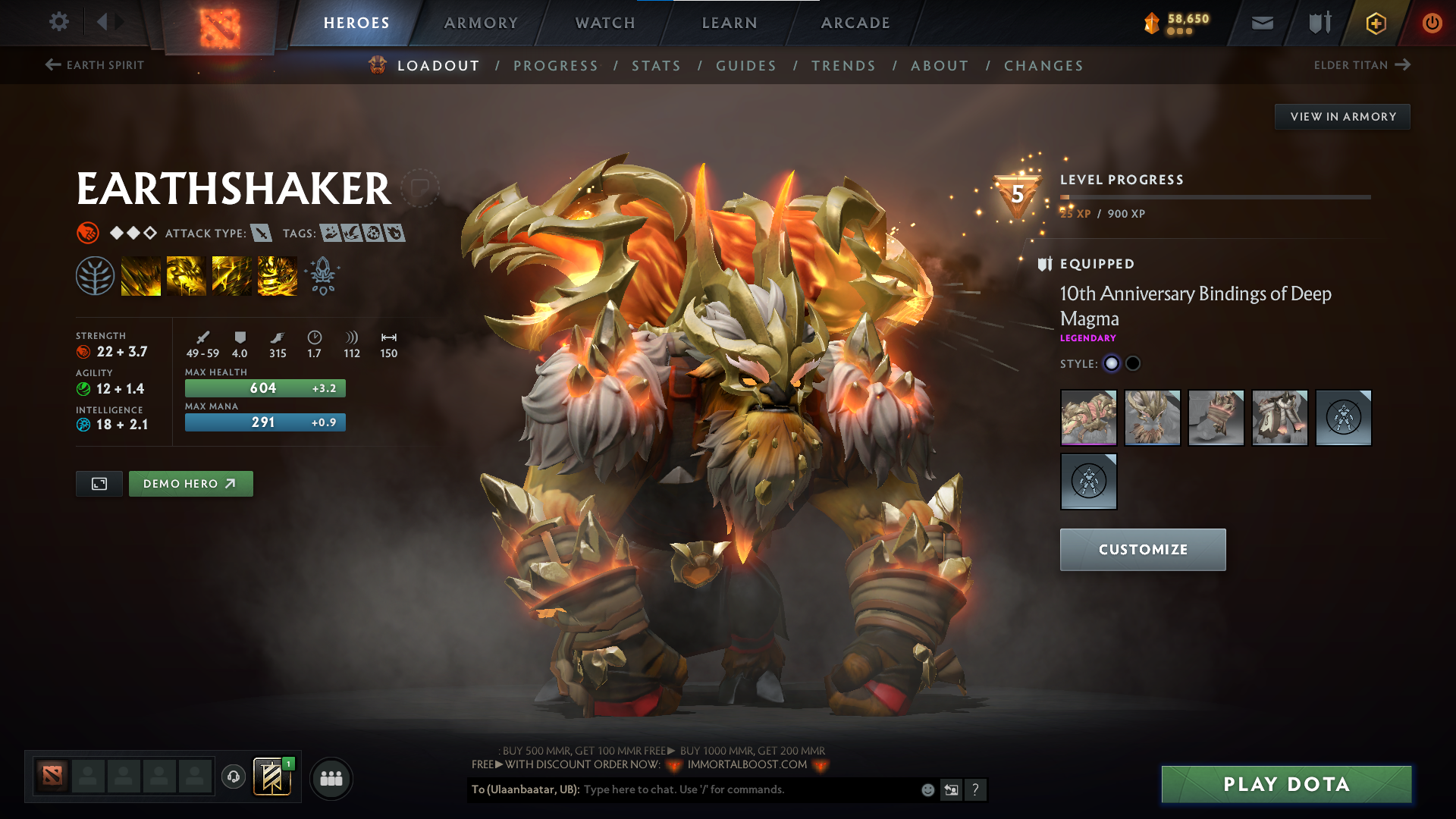Select the first style variant radio button

click(x=1112, y=363)
